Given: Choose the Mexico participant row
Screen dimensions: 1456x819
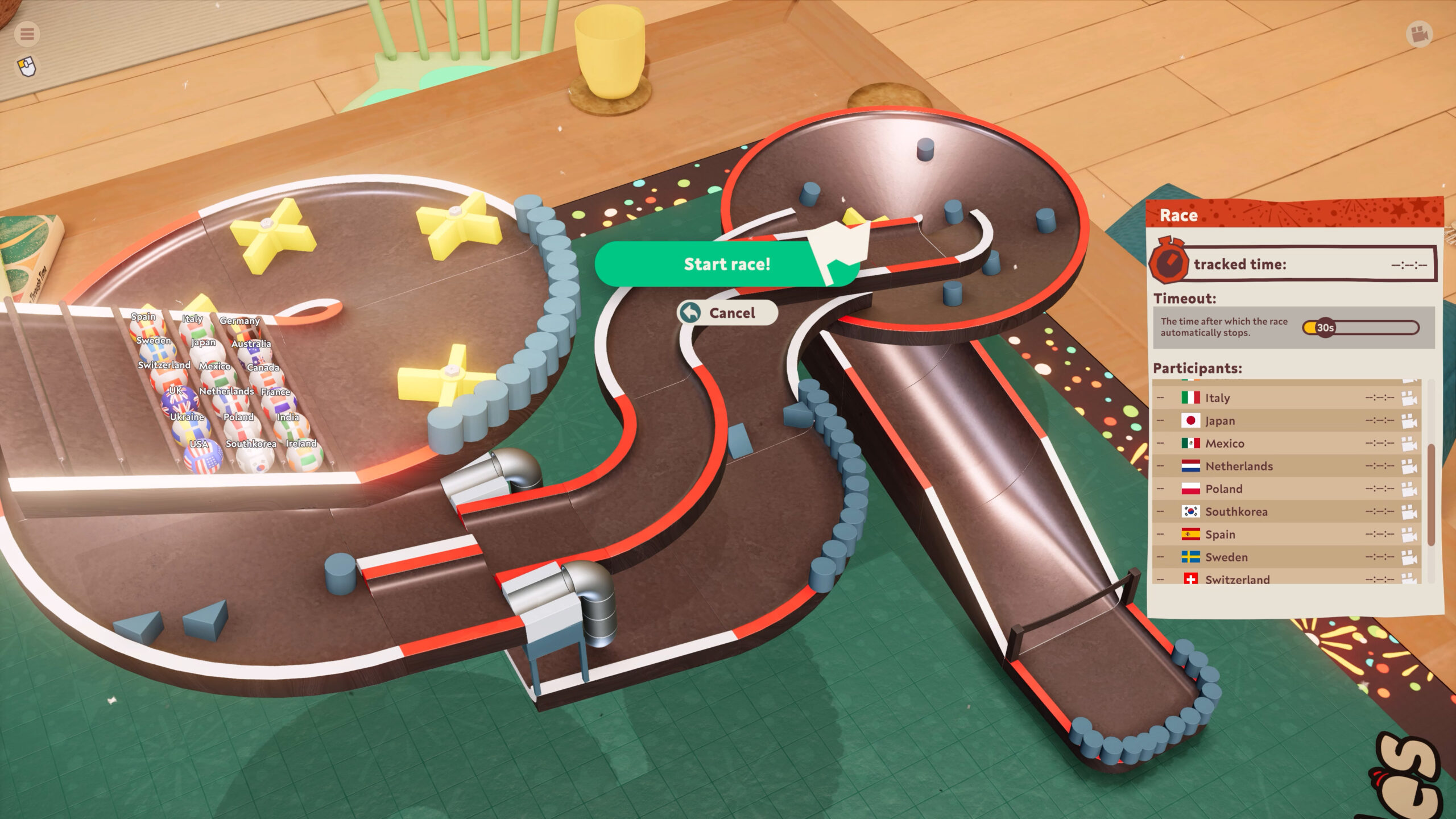Looking at the screenshot, I should 1225,444.
